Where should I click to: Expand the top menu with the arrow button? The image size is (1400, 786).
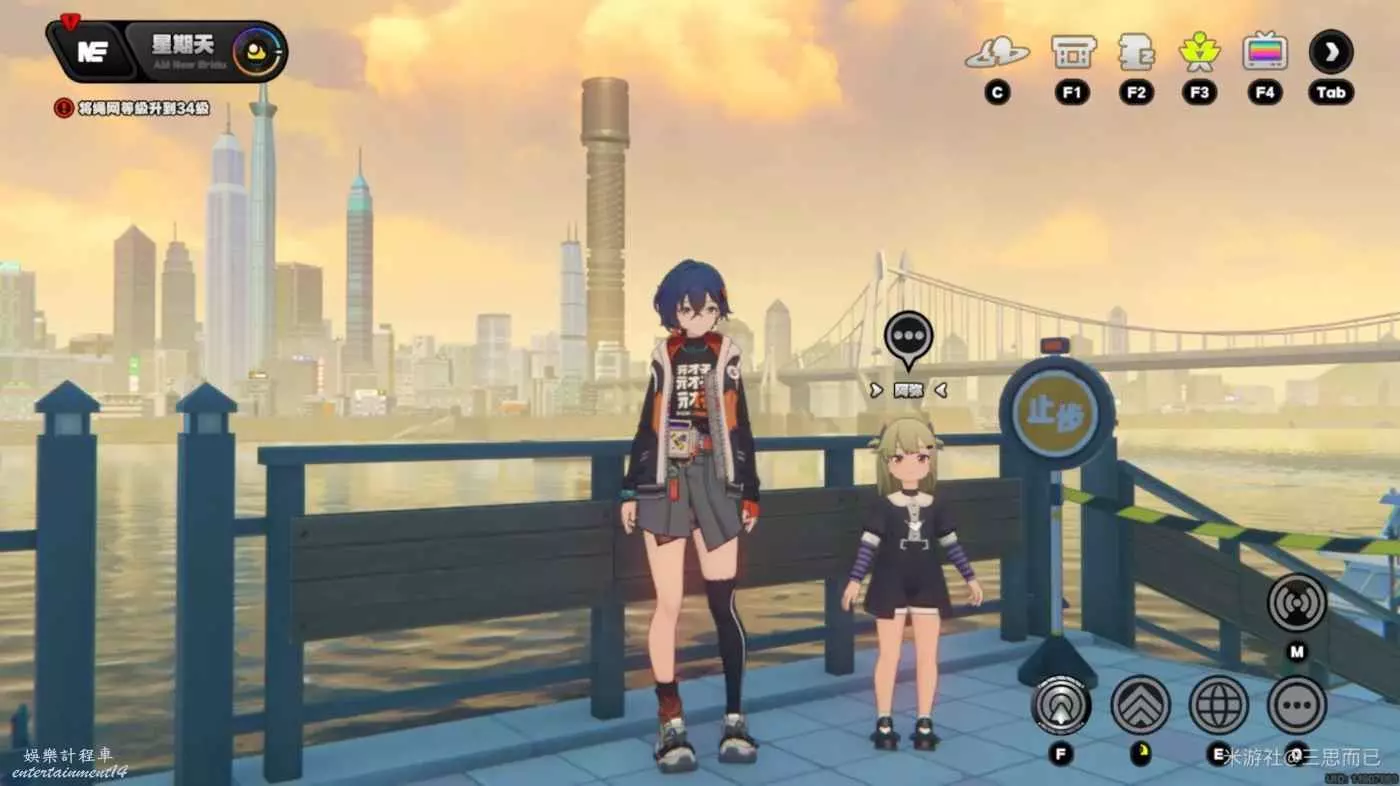pyautogui.click(x=1331, y=52)
